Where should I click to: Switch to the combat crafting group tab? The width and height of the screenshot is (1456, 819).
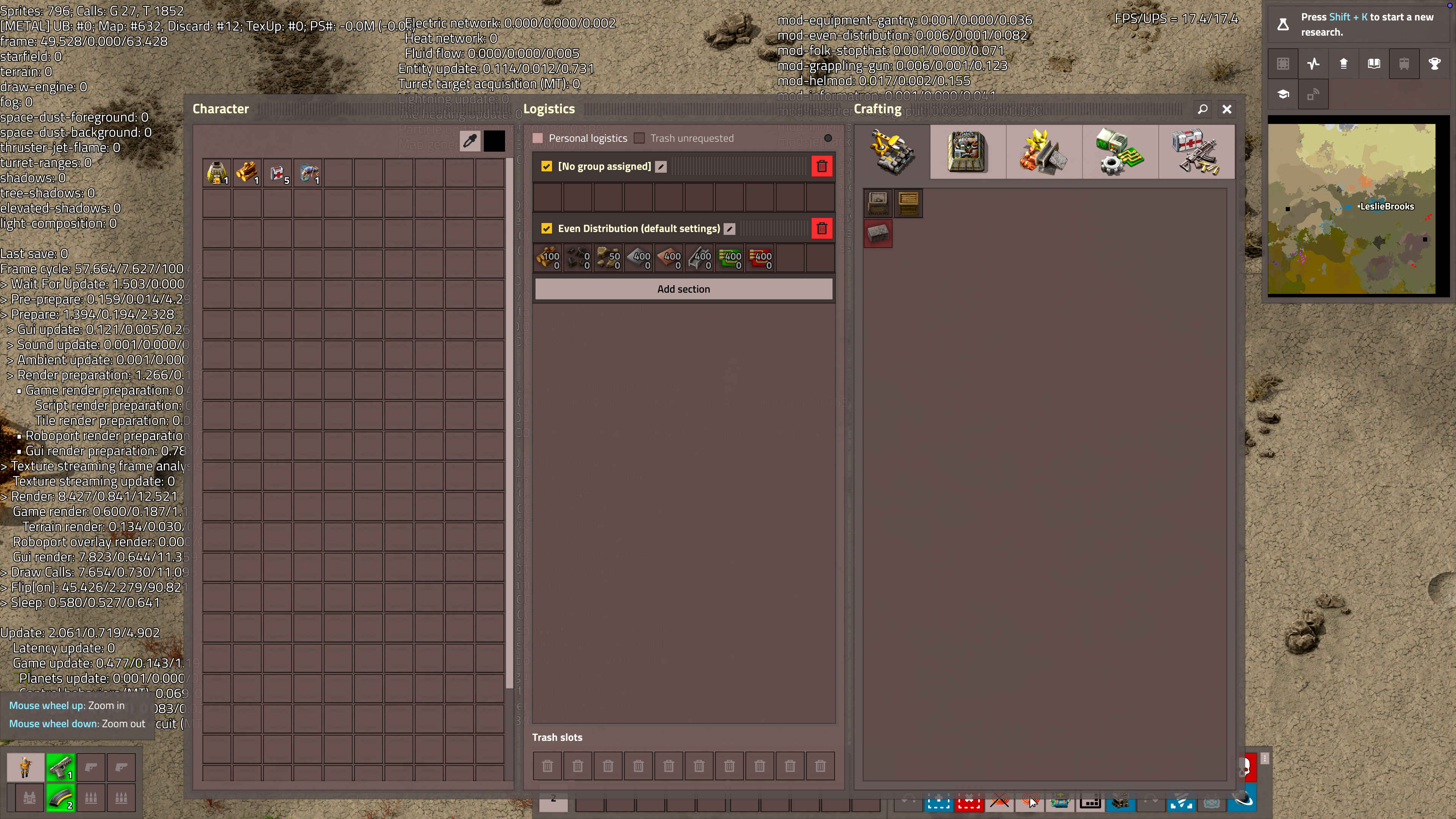pyautogui.click(x=1197, y=152)
